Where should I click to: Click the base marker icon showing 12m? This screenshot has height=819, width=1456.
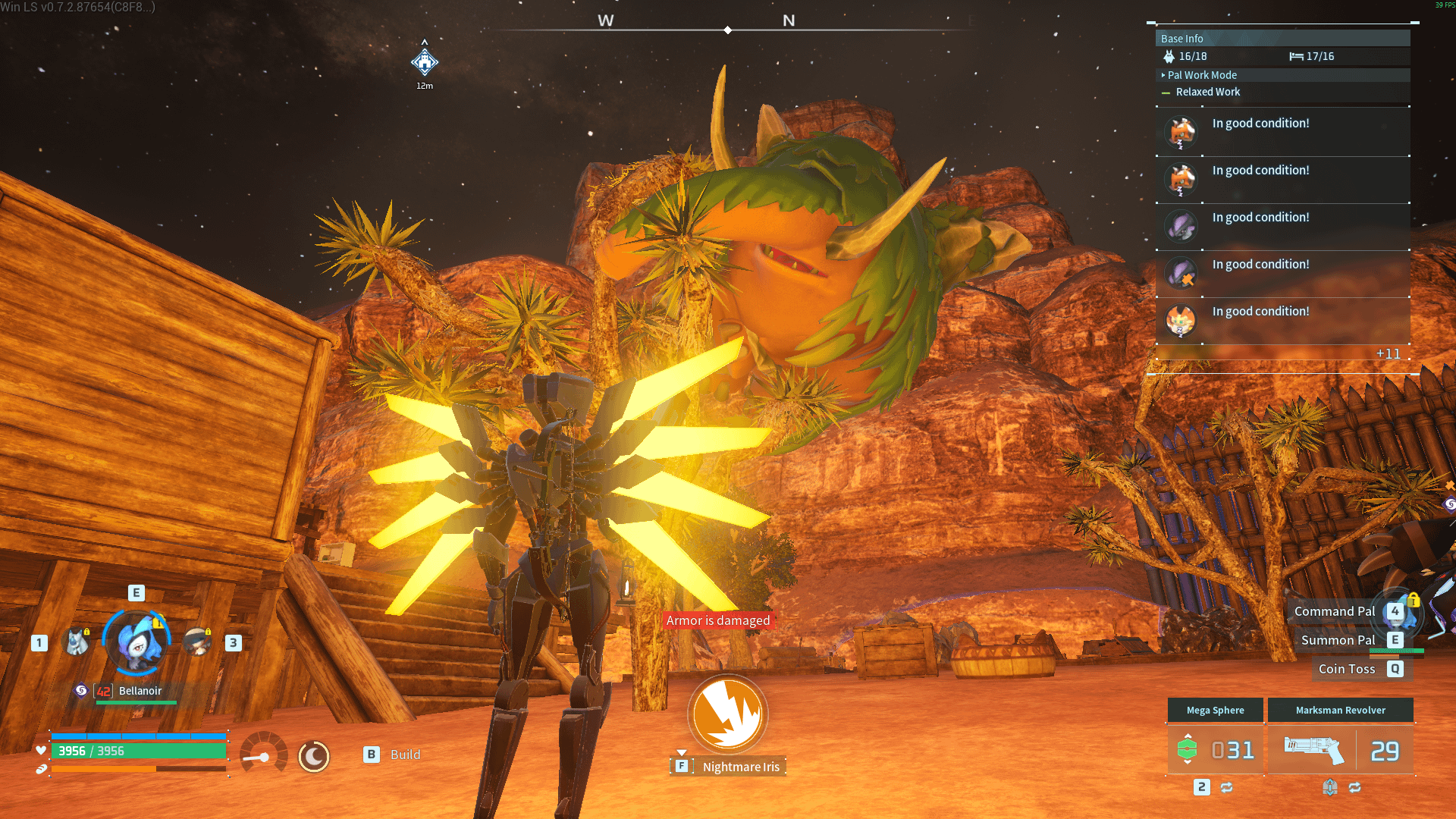pos(425,62)
